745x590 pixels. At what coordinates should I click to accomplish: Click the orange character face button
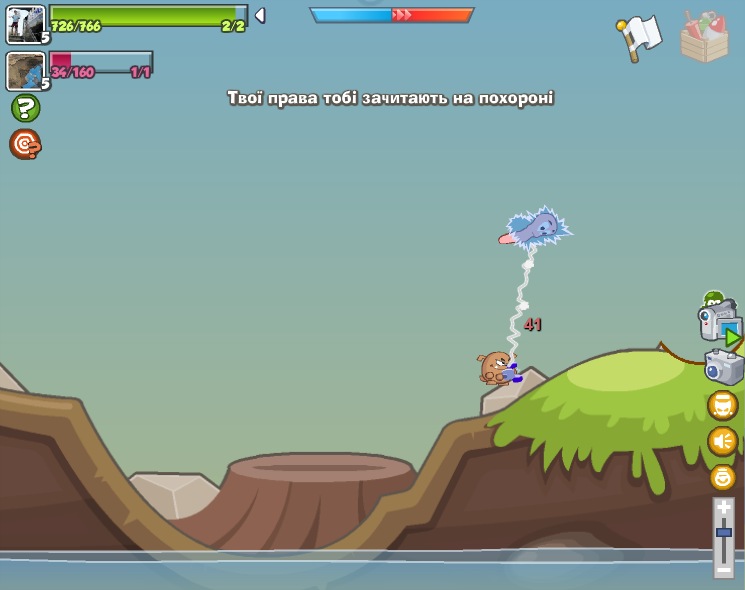pyautogui.click(x=722, y=405)
